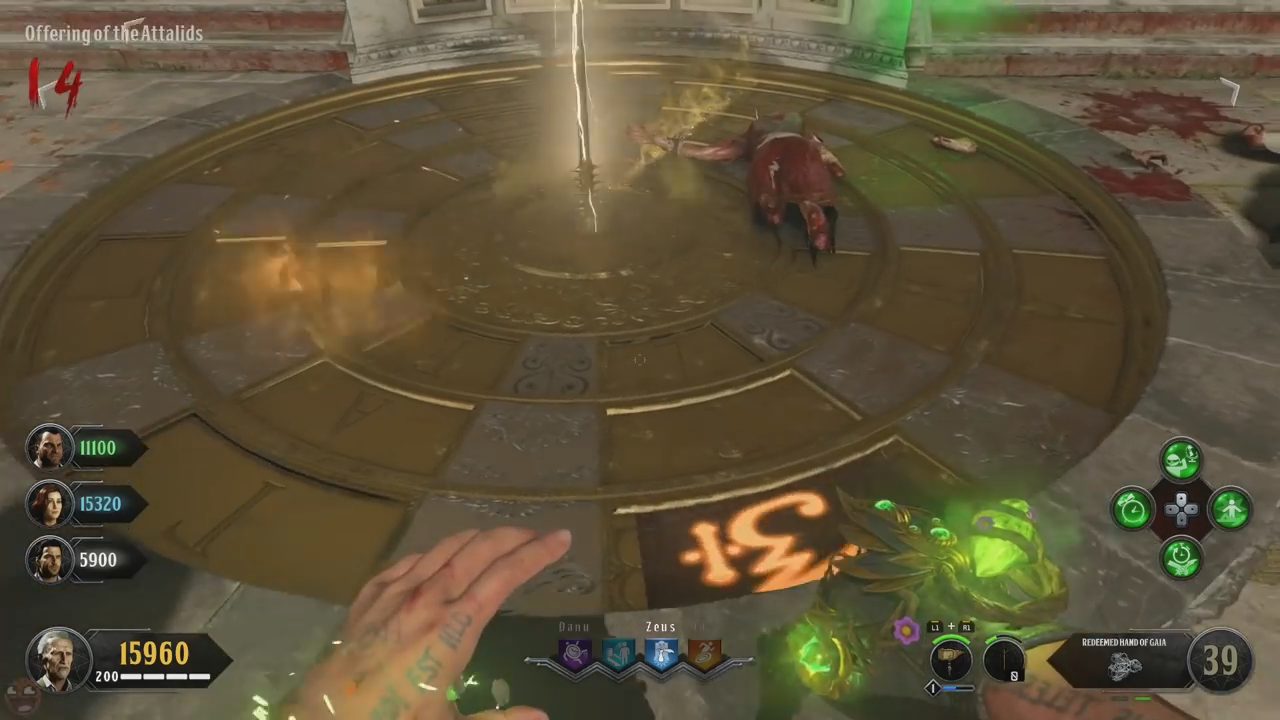Click the teammate portrait beside 5900 points
Screen dimensions: 1280x720
point(49,560)
